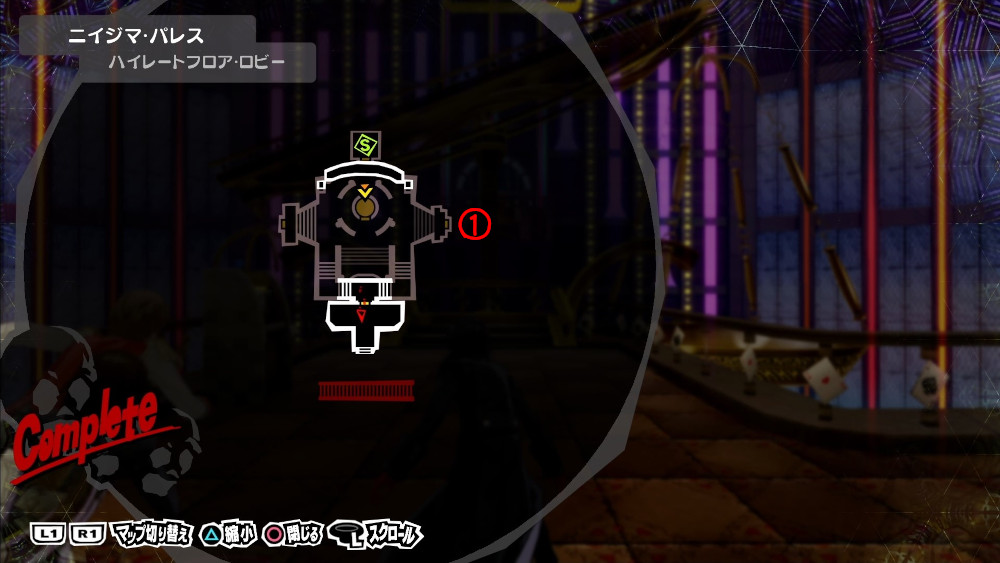Select the red striped bar below the map
This screenshot has width=1000, height=563.
click(366, 390)
